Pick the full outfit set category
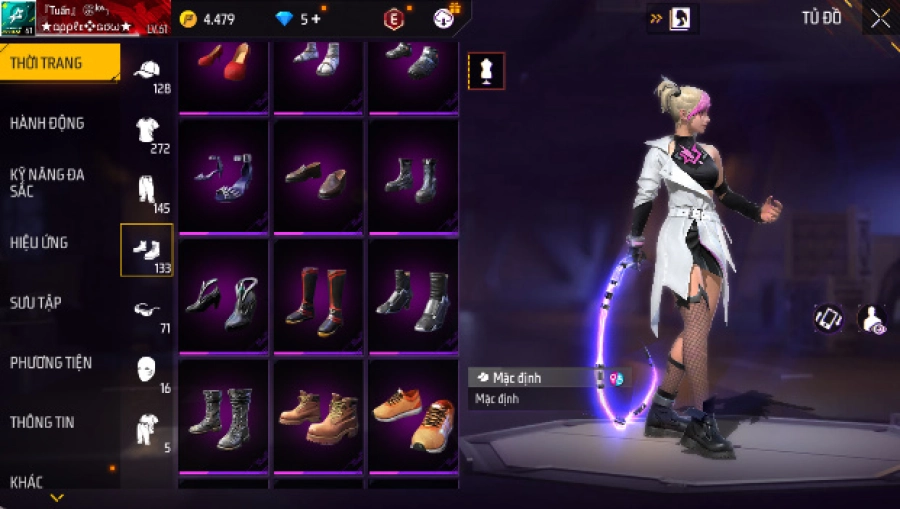The image size is (900, 509). (x=147, y=428)
